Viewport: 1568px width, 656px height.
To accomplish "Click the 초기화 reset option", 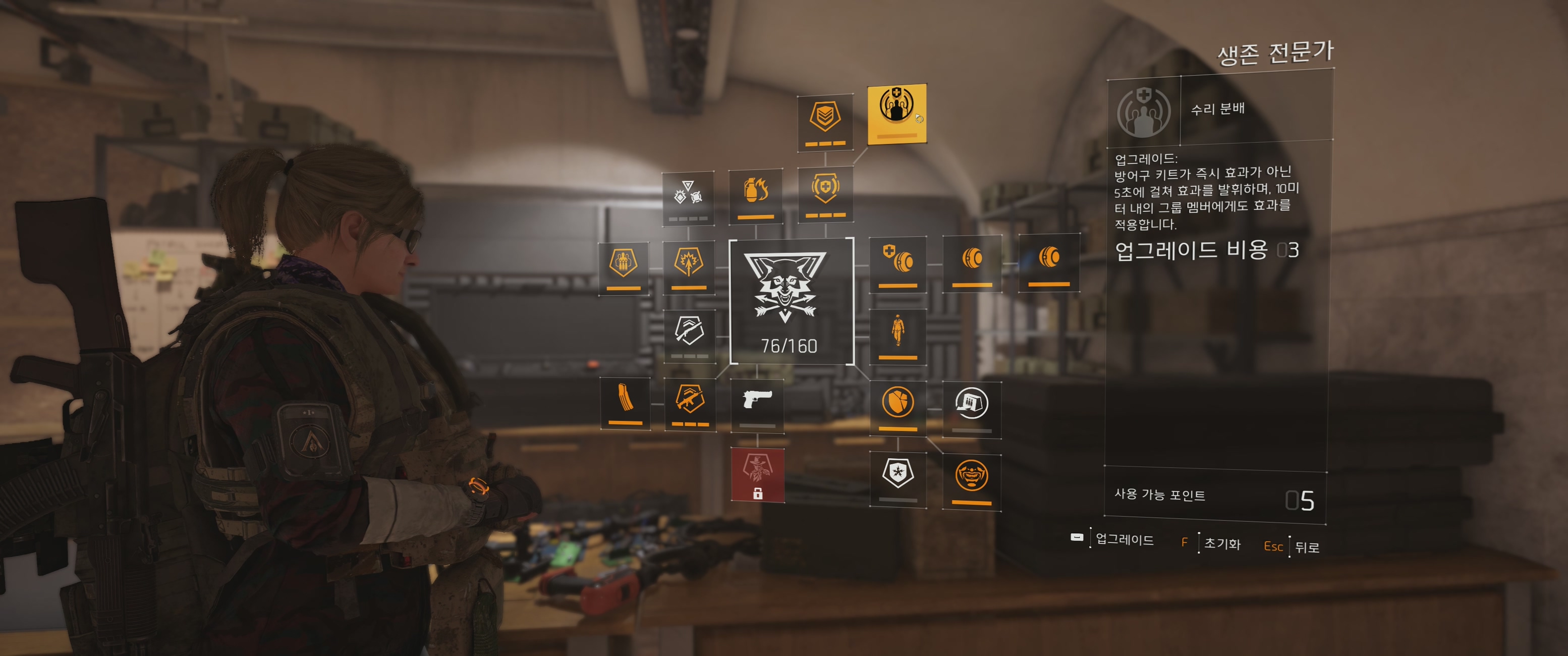I will click(1221, 543).
